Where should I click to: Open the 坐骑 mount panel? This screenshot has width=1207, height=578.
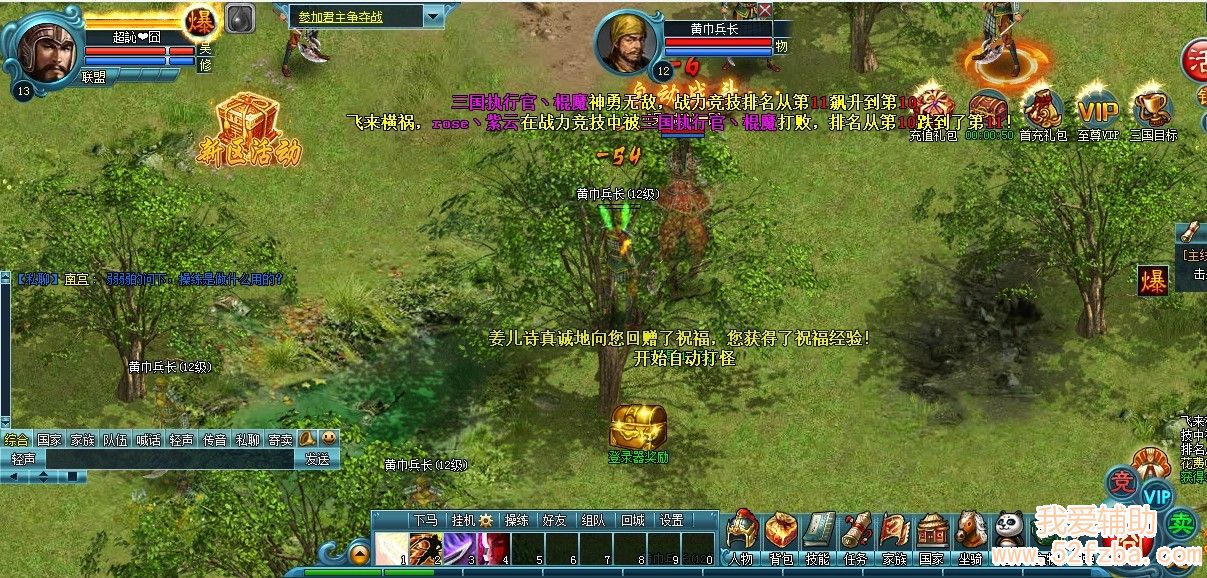coord(970,534)
